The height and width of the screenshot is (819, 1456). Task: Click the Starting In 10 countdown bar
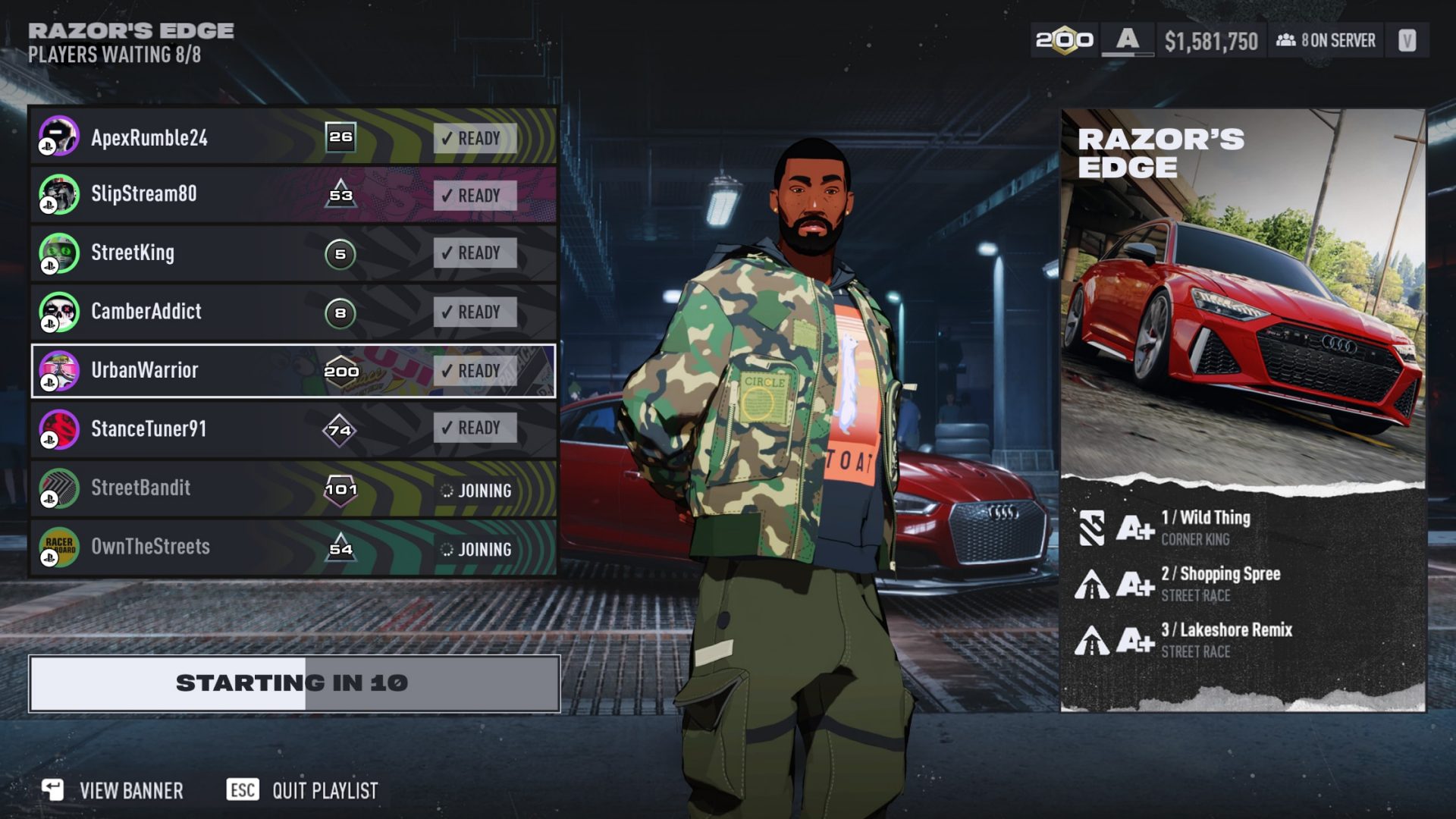pos(292,682)
